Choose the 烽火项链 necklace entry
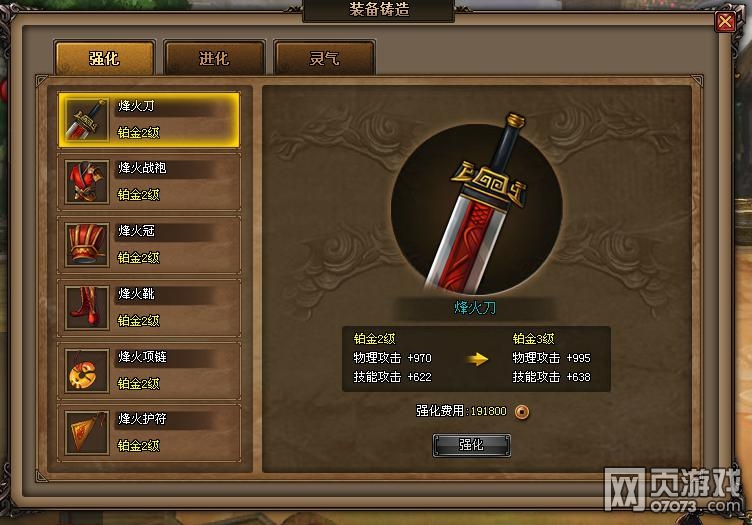This screenshot has width=752, height=525. [x=148, y=371]
